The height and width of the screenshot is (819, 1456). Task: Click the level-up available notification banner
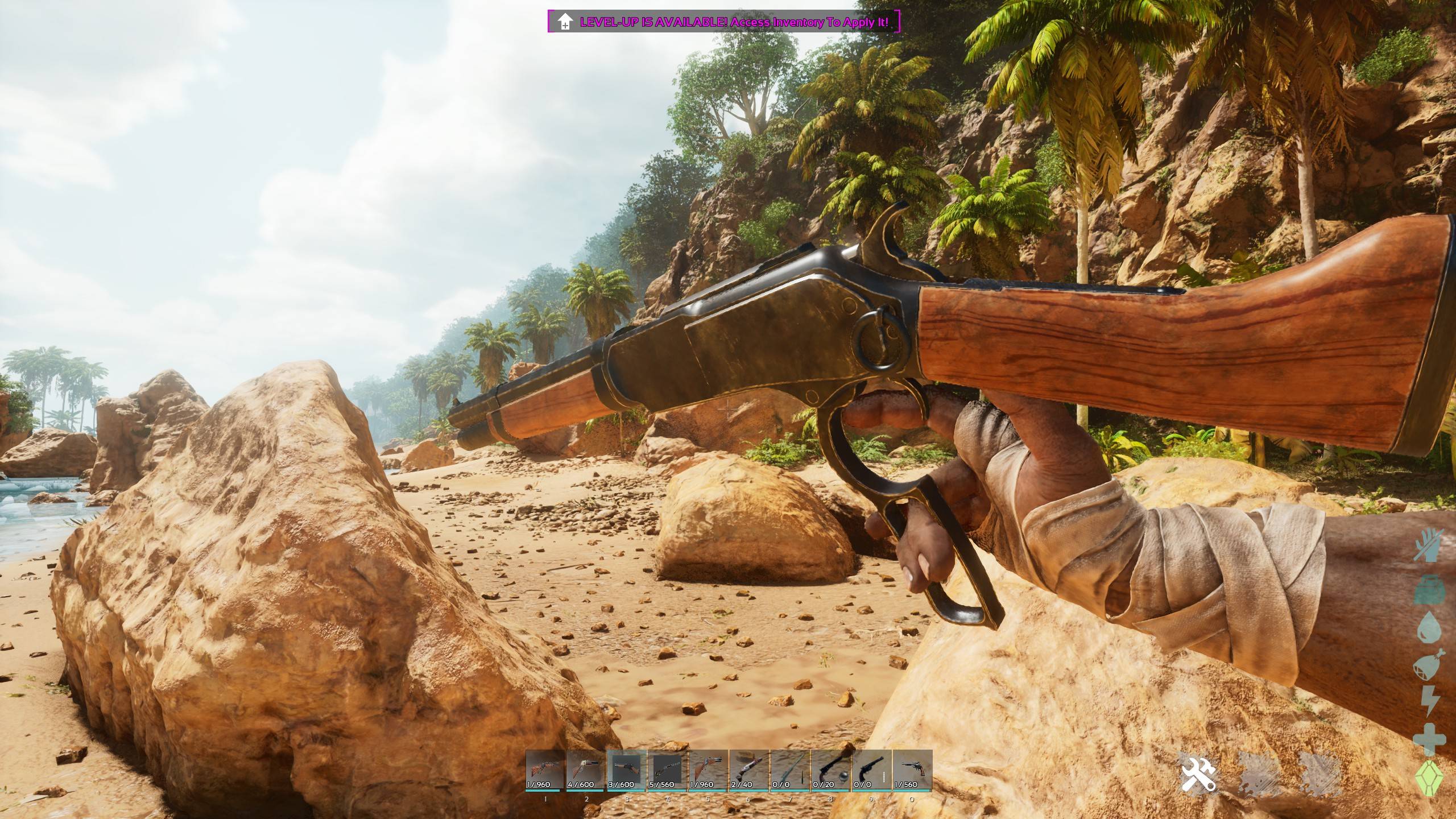724,22
